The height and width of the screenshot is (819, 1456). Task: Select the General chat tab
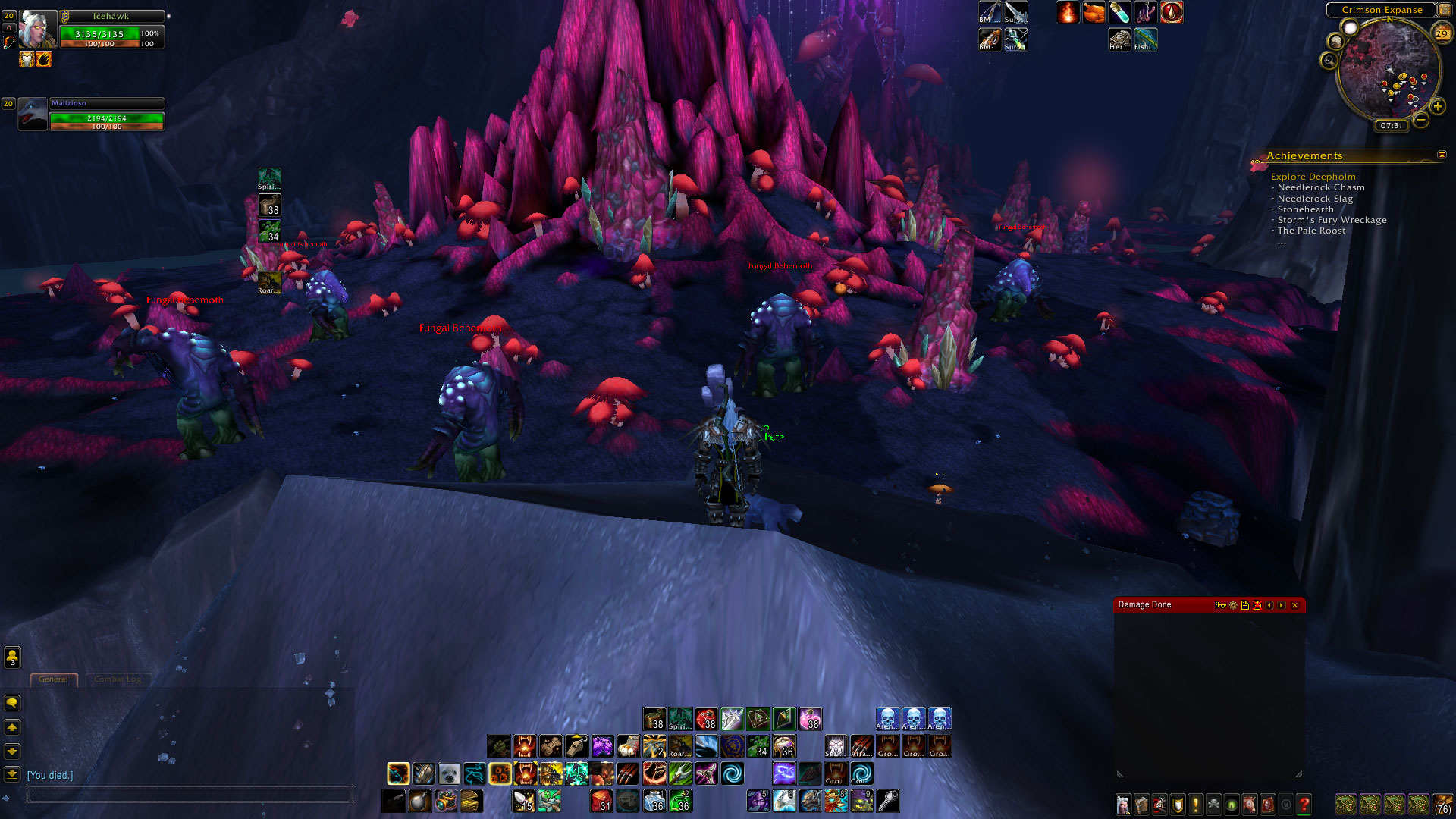coord(53,679)
